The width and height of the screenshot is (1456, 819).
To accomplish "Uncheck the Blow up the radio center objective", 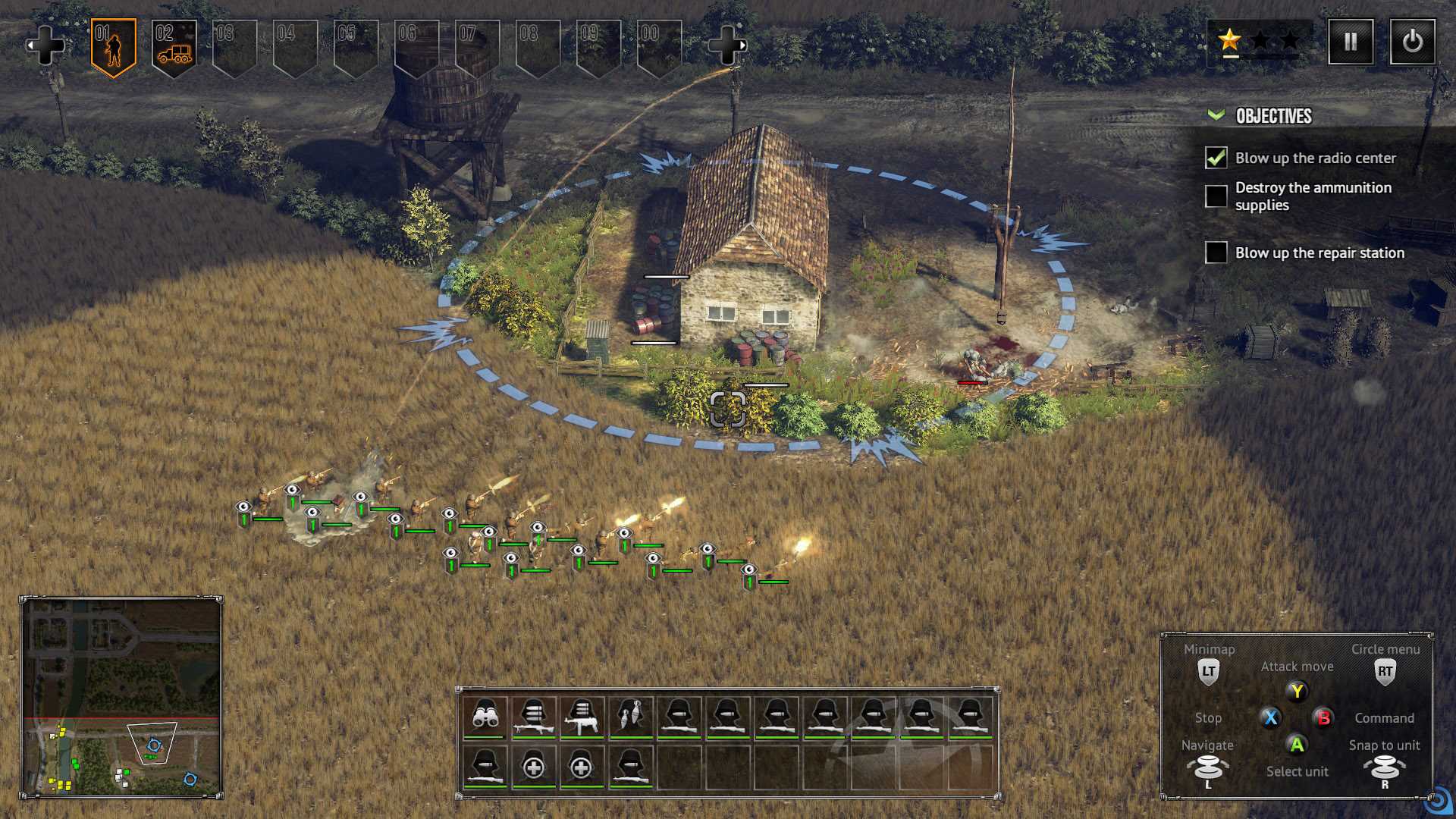I will pos(1216,158).
